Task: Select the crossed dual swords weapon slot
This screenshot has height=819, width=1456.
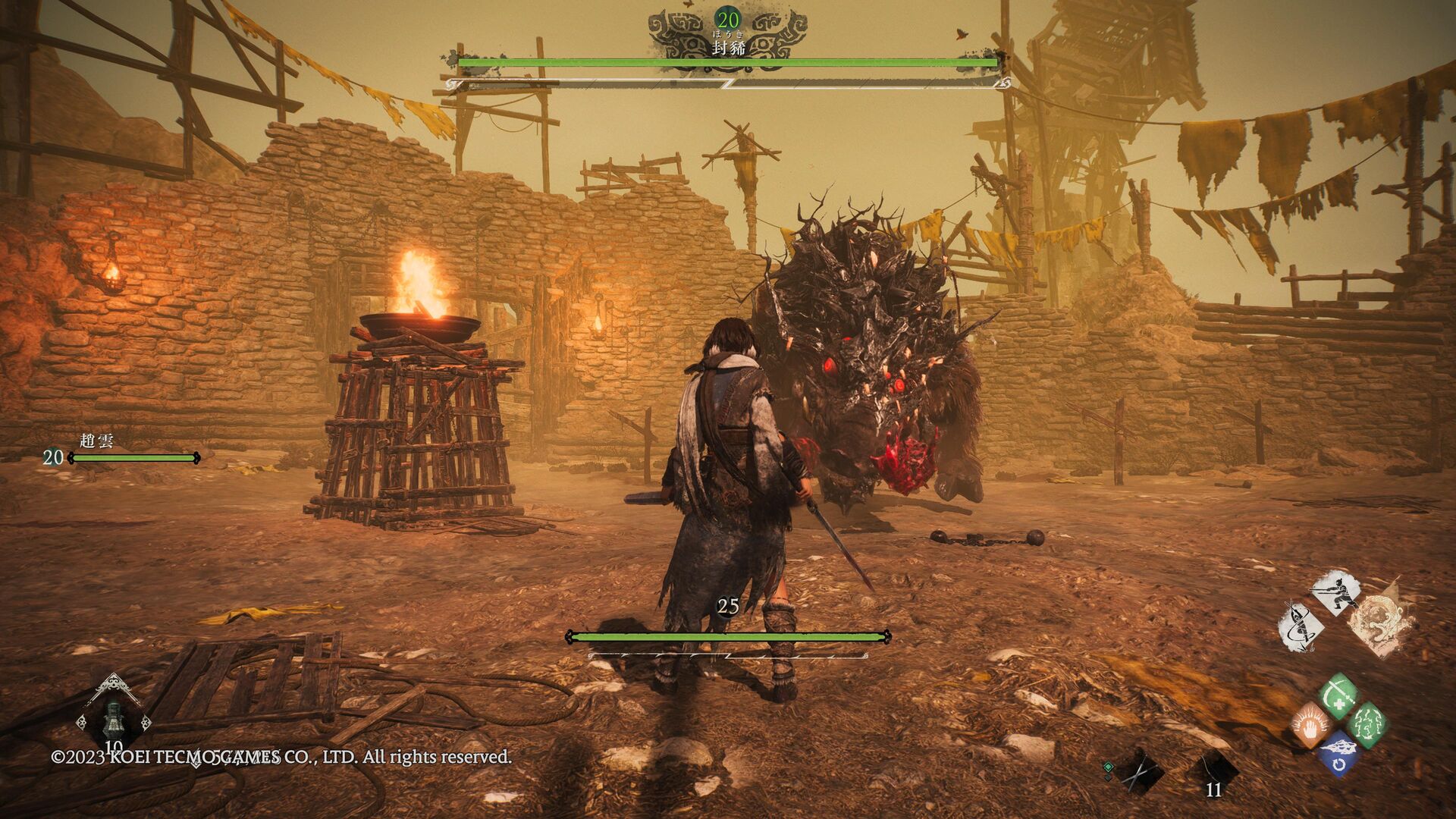Action: point(1140,773)
